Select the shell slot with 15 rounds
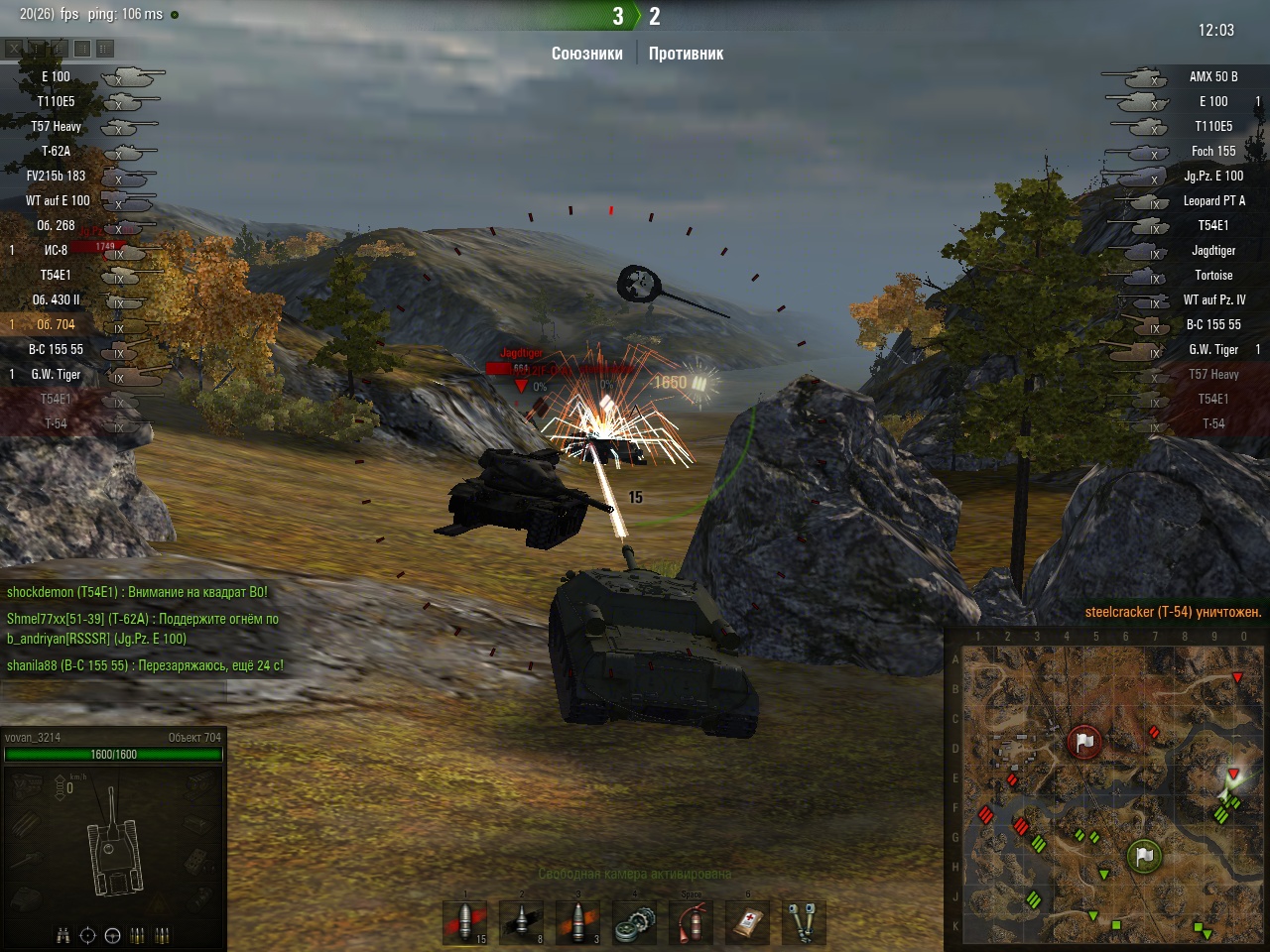Viewport: 1270px width, 952px height. pyautogui.click(x=464, y=922)
